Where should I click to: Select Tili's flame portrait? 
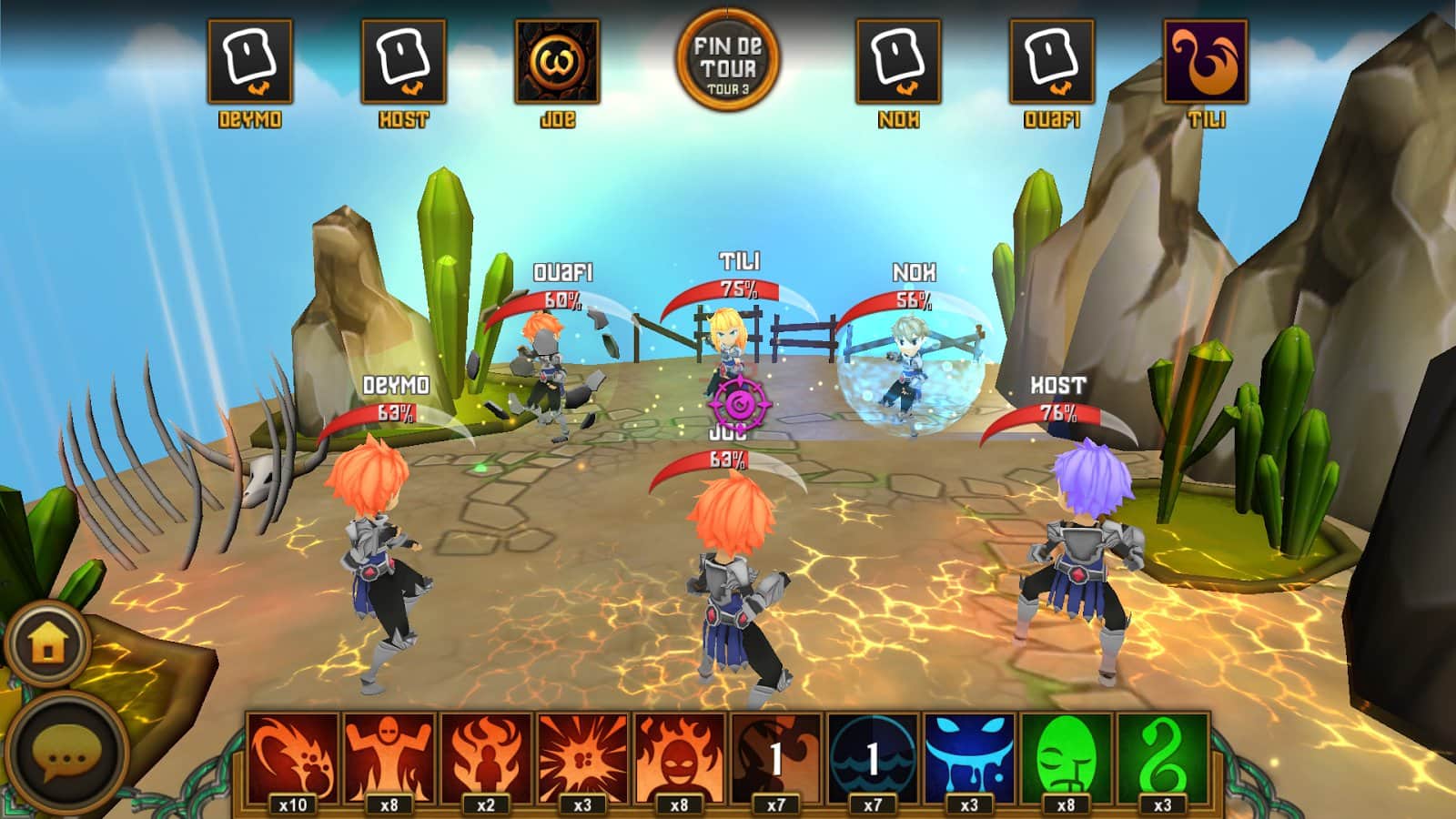[x=1206, y=61]
